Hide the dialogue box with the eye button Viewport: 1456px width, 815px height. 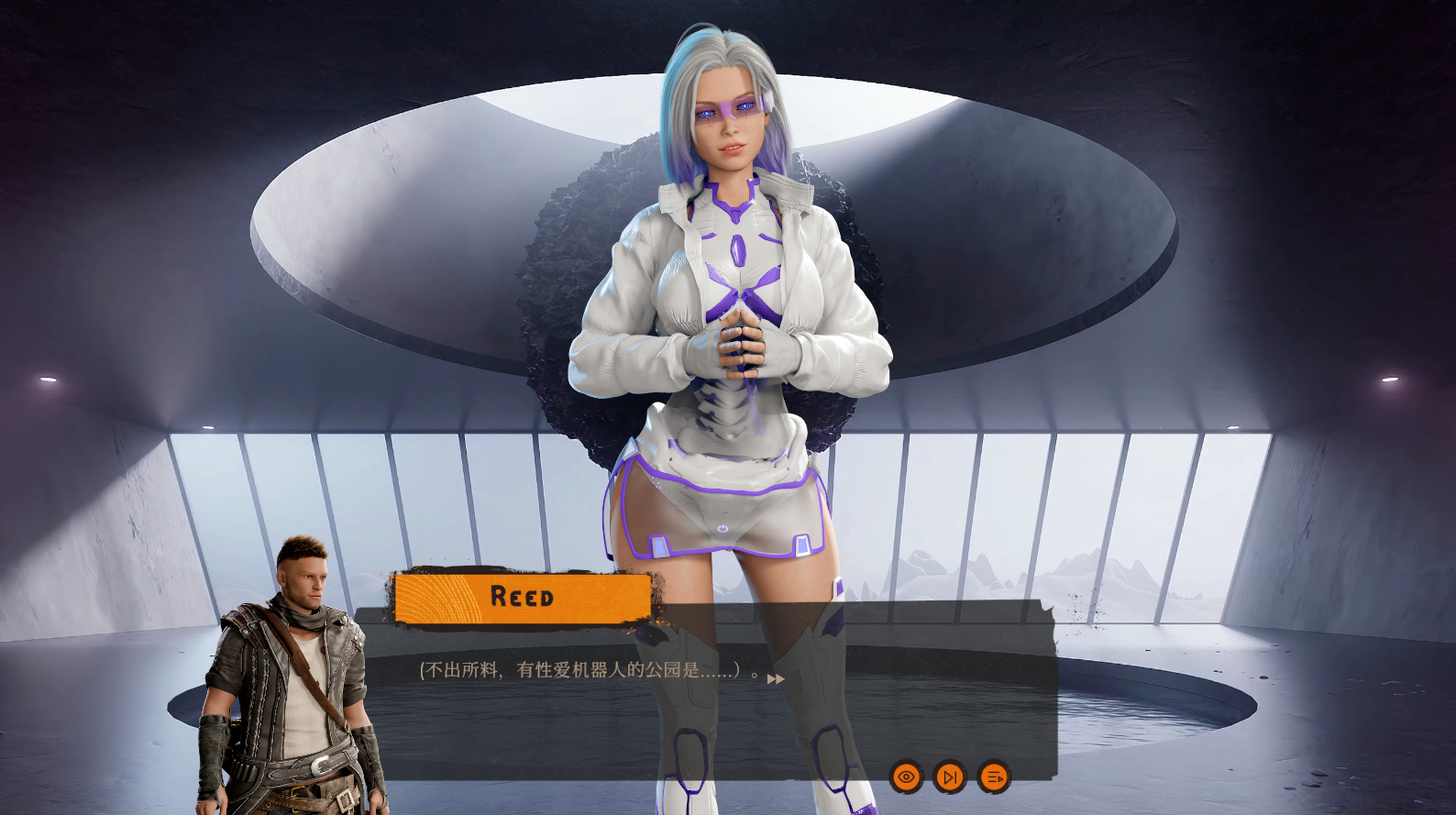point(906,777)
